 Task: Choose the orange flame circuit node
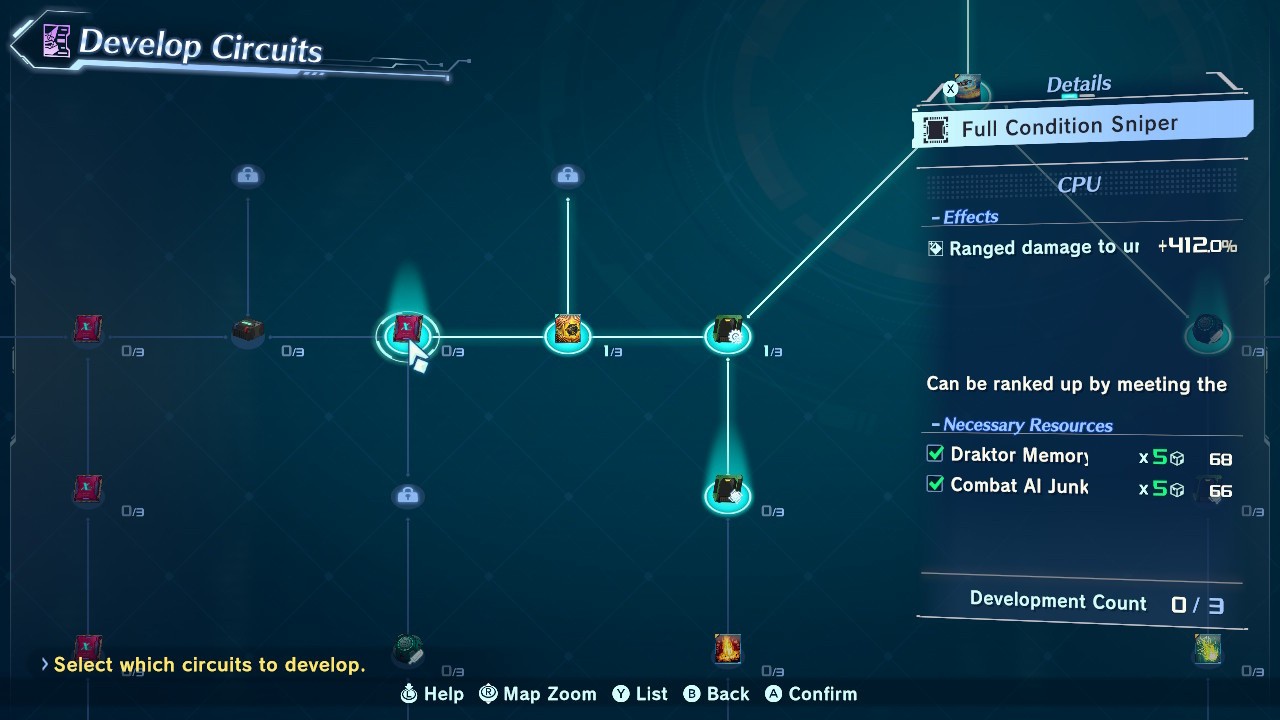coord(727,650)
